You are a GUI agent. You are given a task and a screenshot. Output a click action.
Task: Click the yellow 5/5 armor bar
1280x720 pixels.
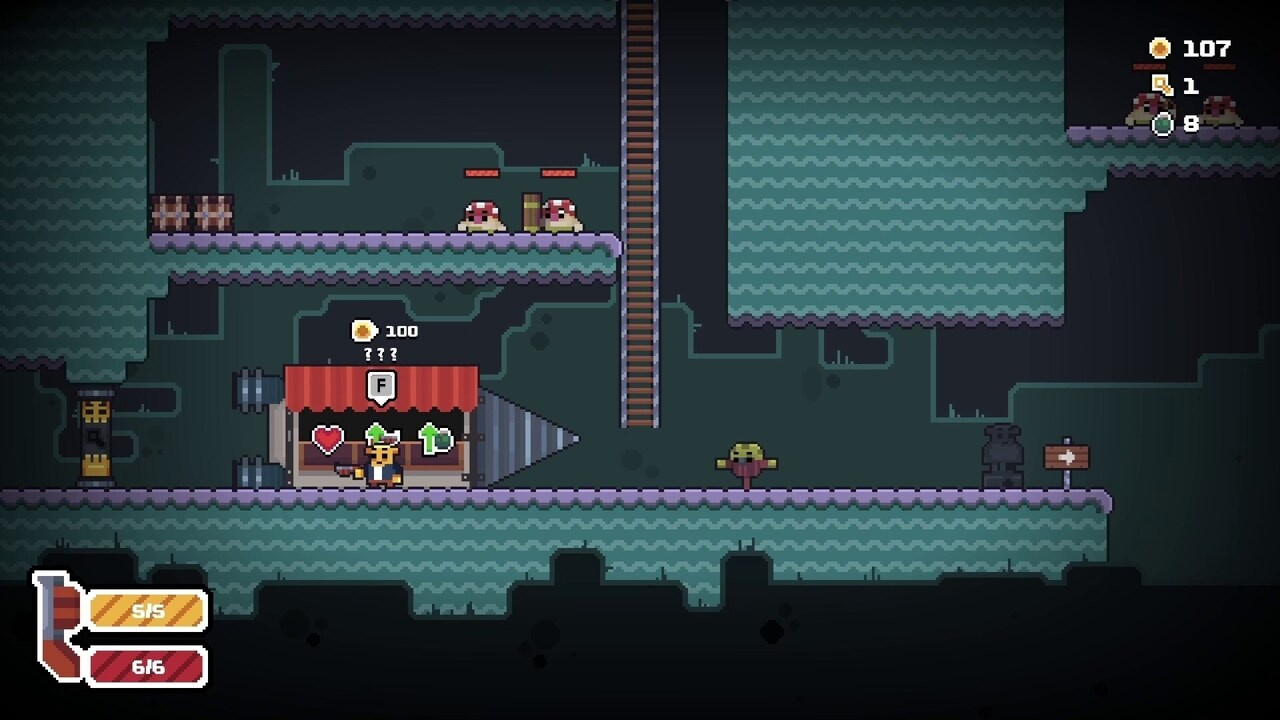click(x=147, y=610)
